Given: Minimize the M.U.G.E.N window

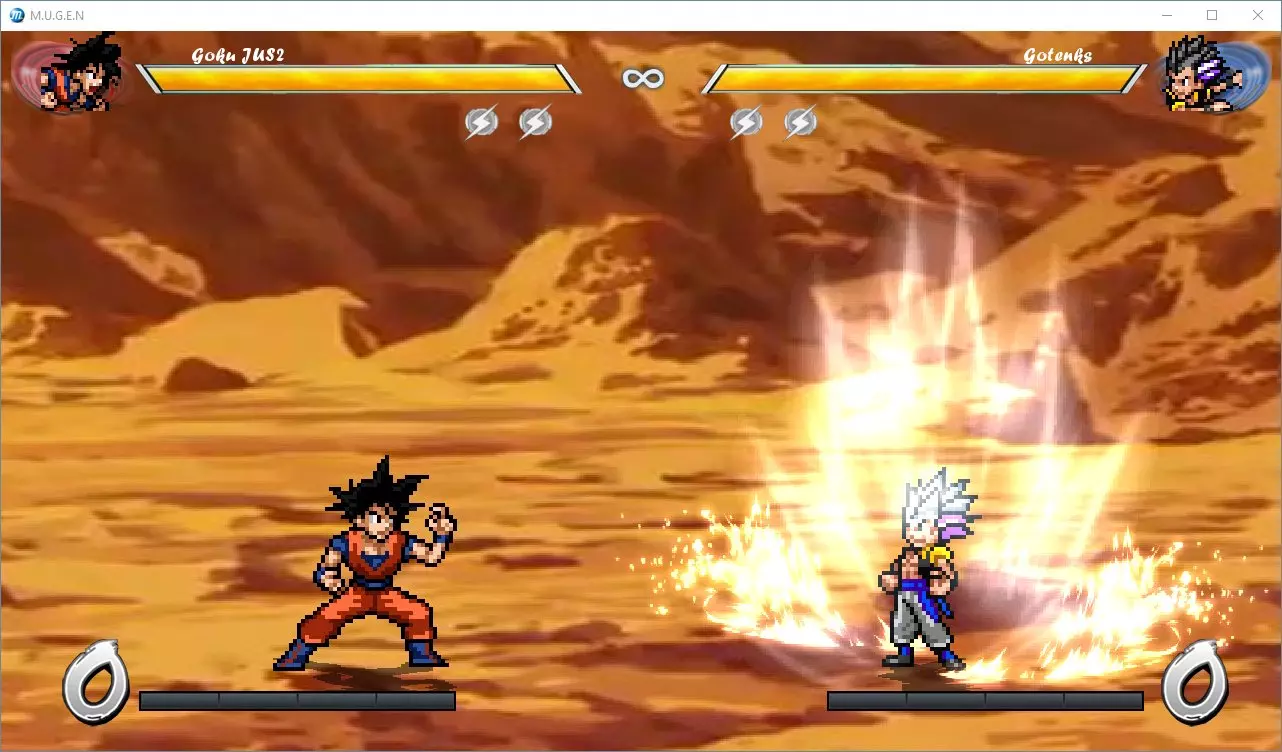Looking at the screenshot, I should click(x=1166, y=15).
